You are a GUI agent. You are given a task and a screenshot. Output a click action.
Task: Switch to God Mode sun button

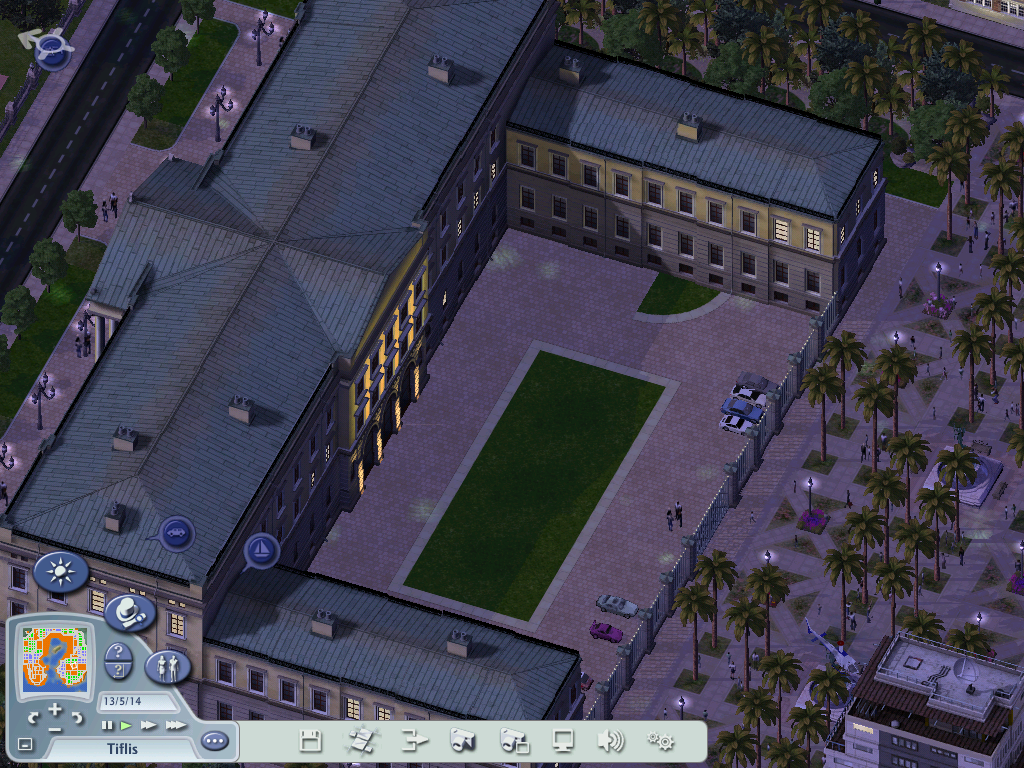61,572
